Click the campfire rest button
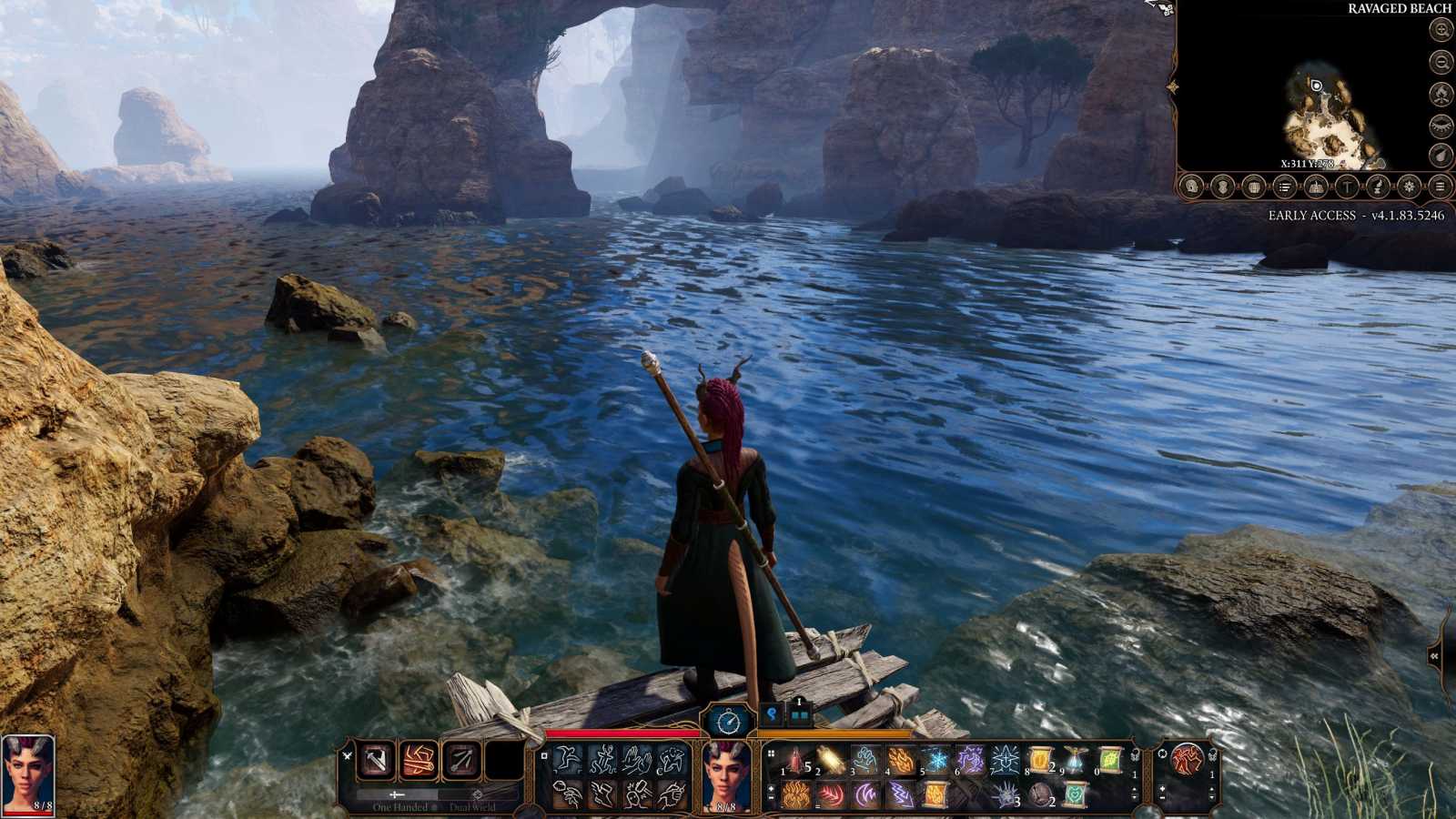 click(x=1441, y=93)
